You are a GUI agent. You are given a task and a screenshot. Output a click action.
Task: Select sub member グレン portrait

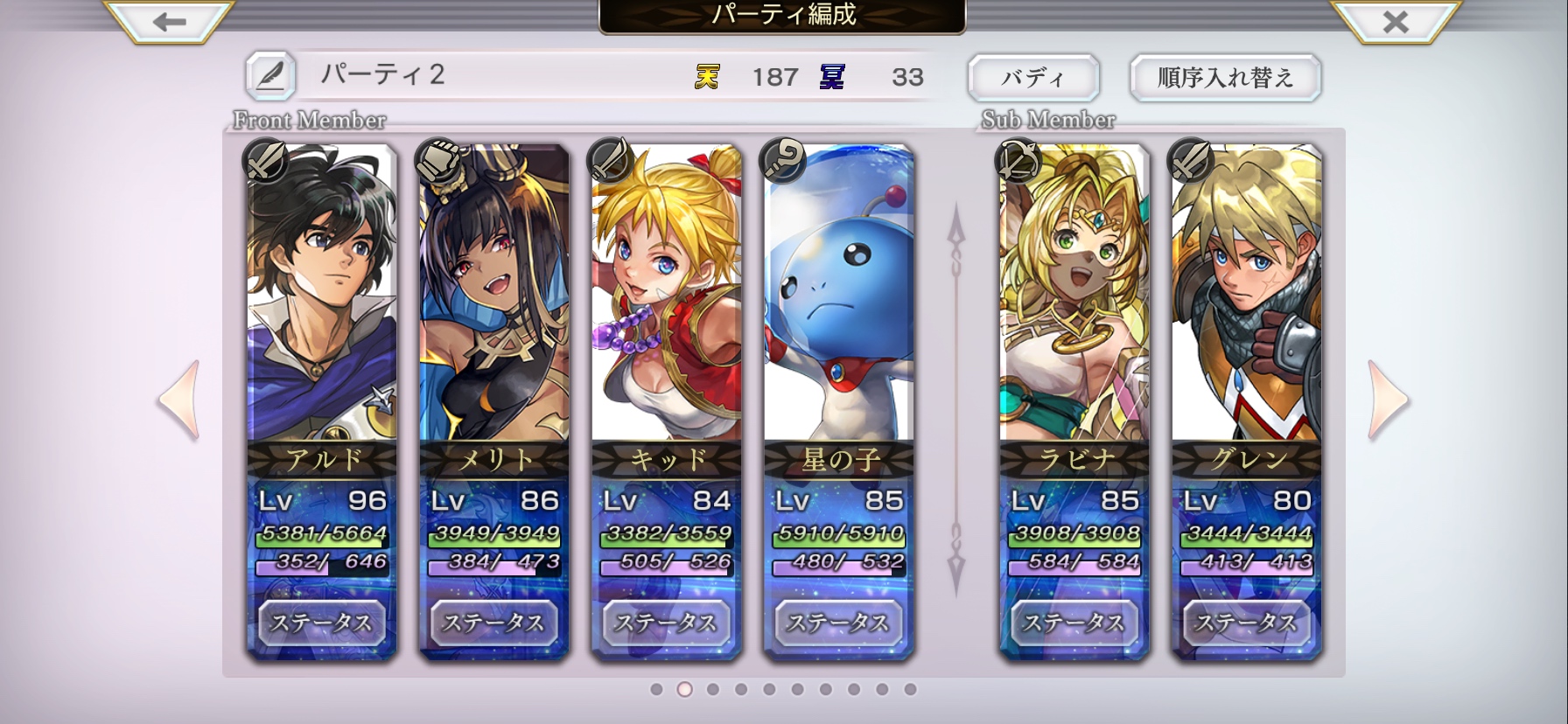(1247, 297)
